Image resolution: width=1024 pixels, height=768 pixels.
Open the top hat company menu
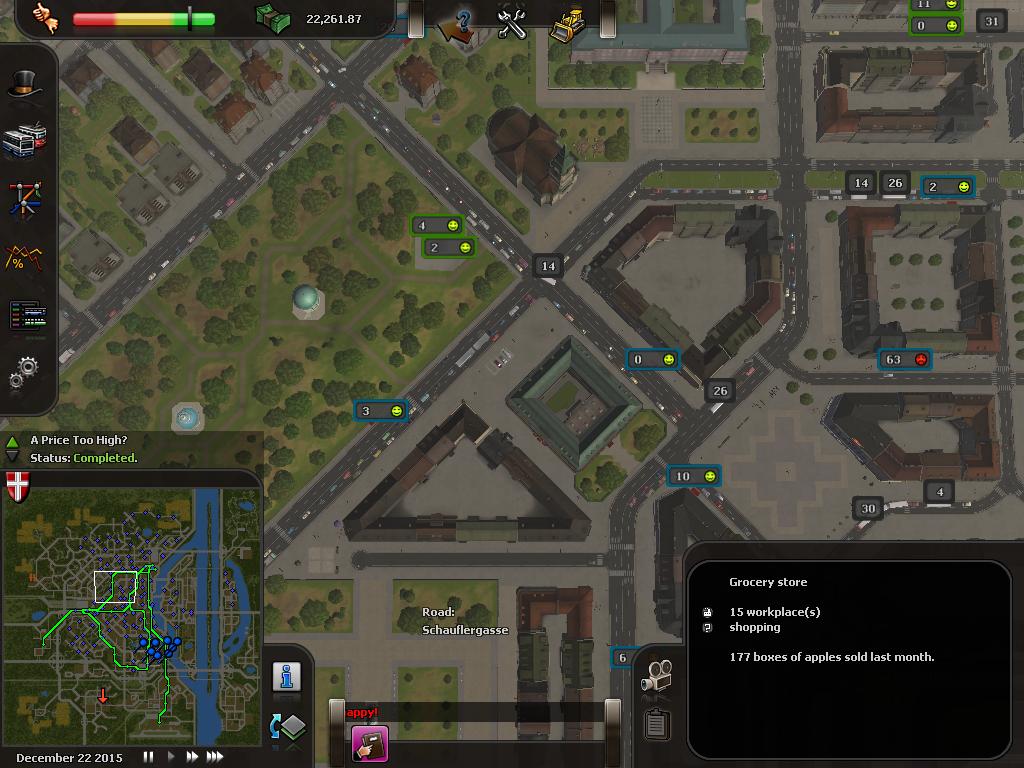pyautogui.click(x=25, y=85)
